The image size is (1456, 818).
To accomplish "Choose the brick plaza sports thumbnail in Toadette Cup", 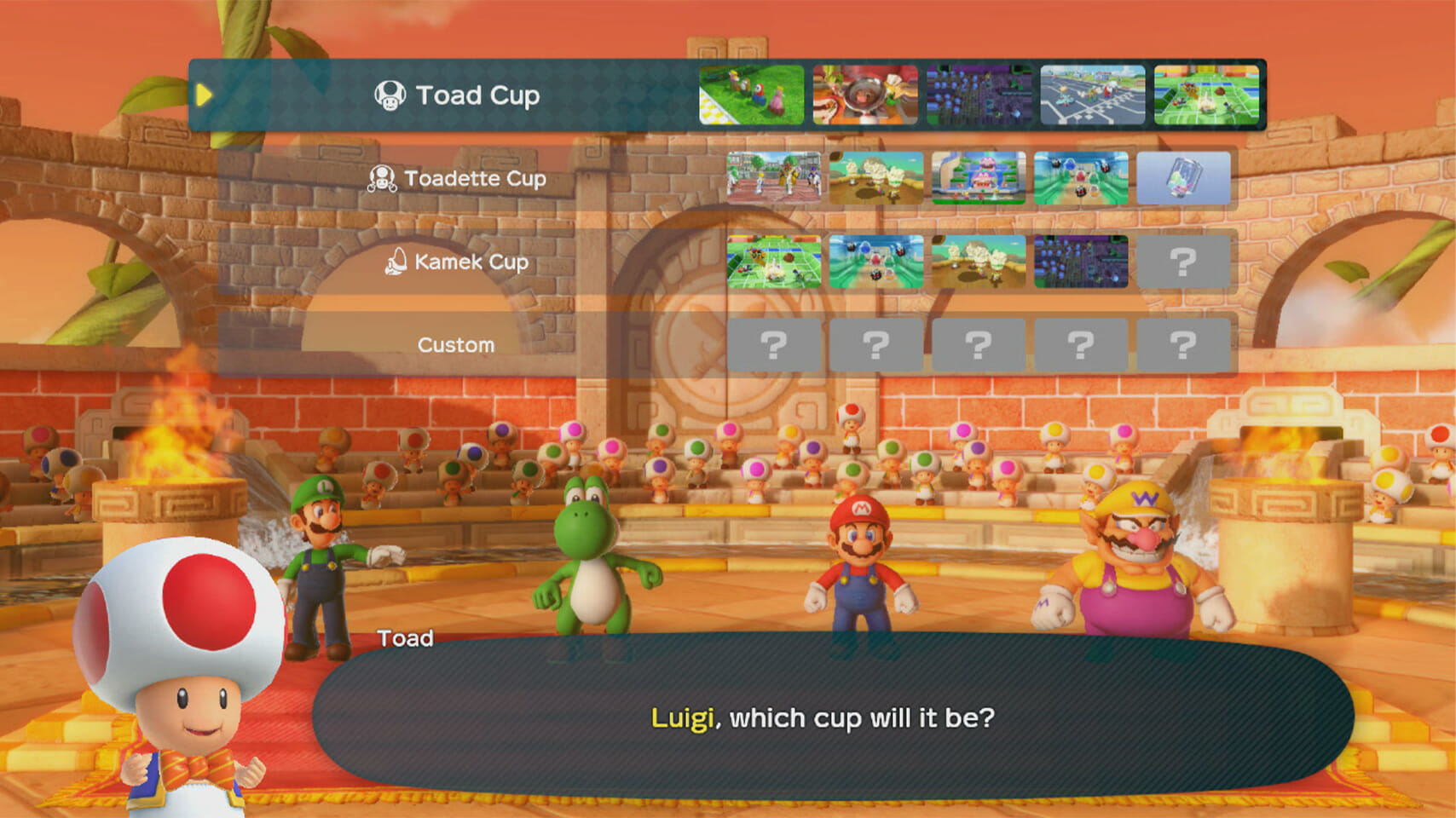I will point(774,178).
